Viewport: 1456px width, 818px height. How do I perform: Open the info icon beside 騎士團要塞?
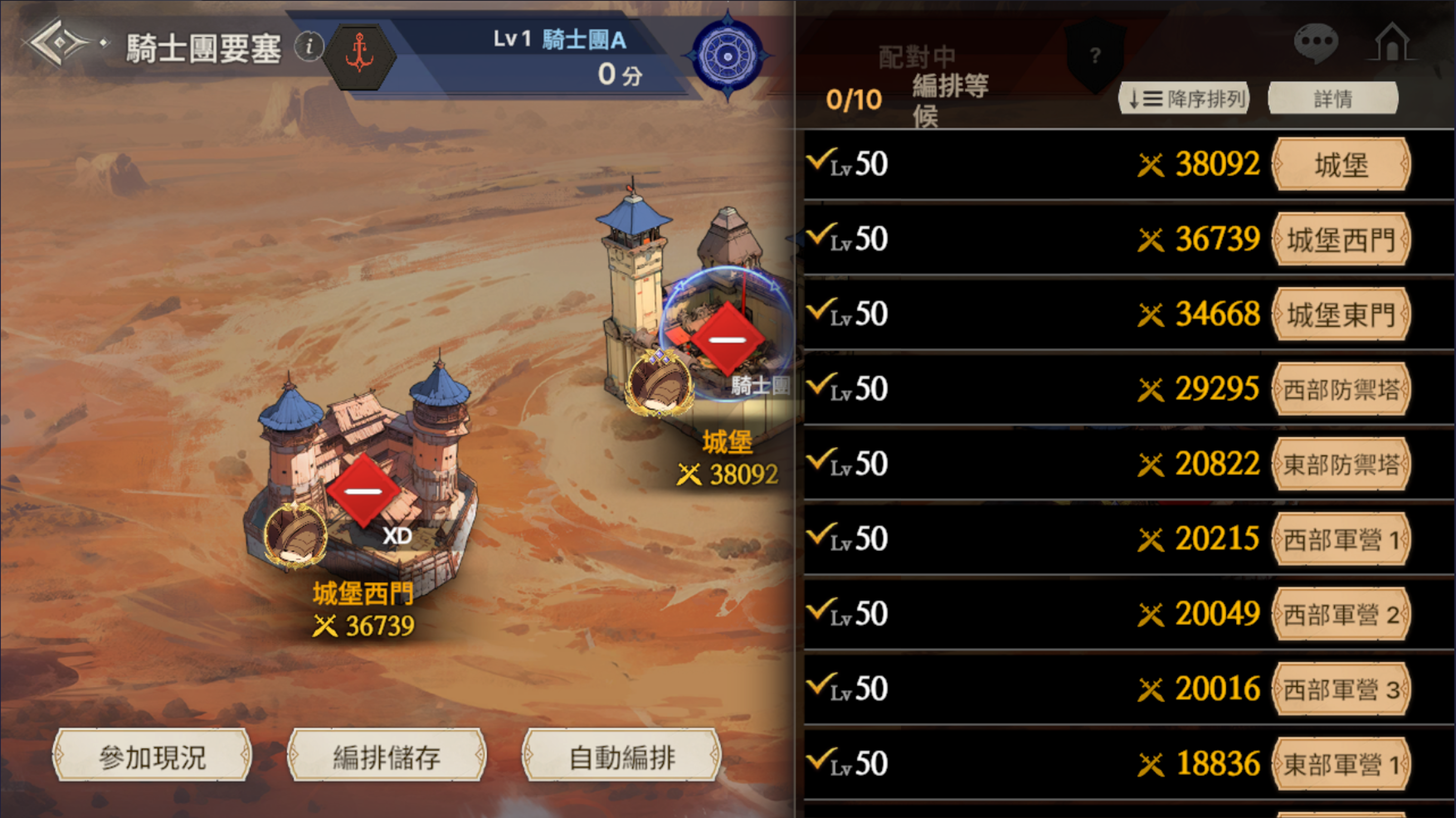309,46
